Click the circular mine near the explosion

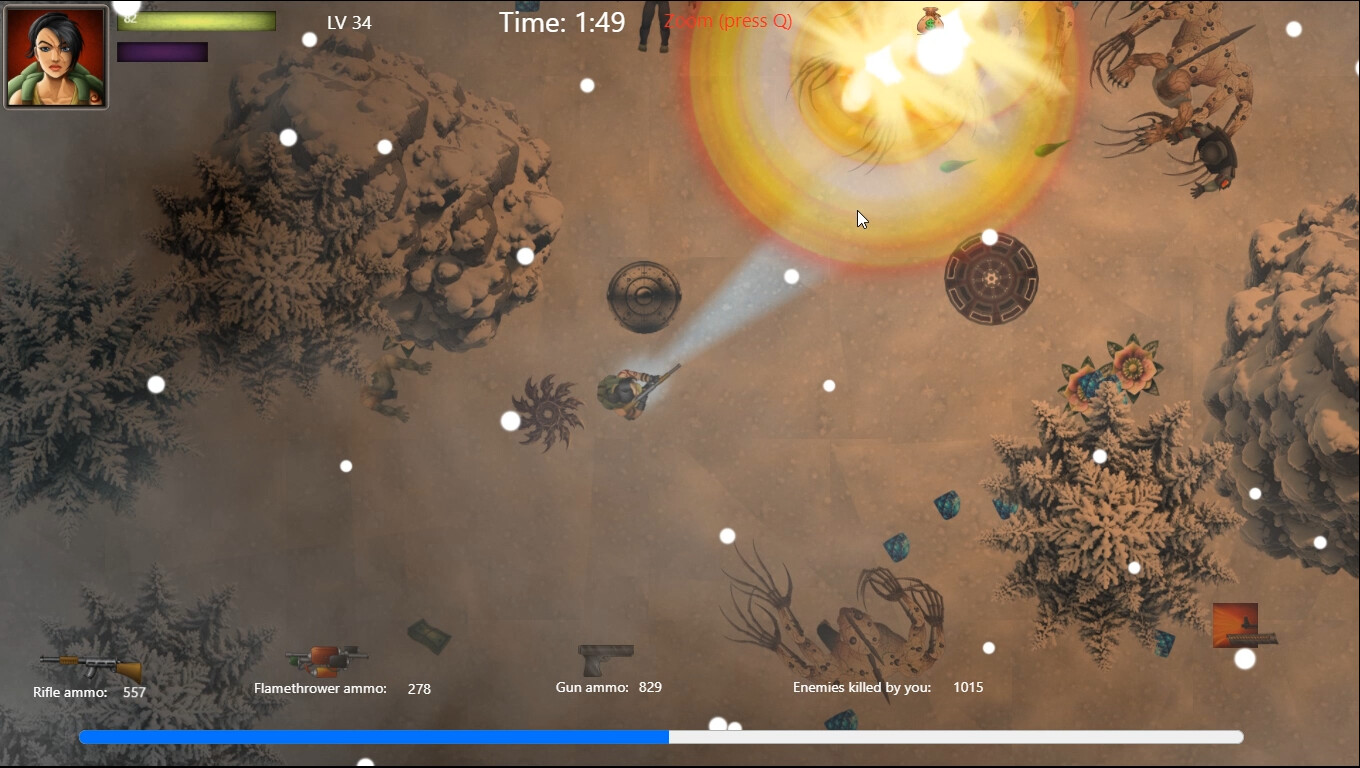(993, 280)
